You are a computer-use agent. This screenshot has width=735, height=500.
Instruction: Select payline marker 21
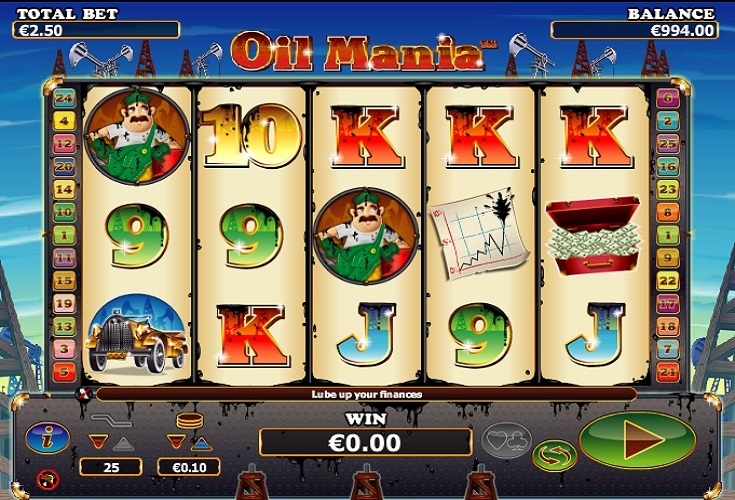pyautogui.click(x=668, y=372)
